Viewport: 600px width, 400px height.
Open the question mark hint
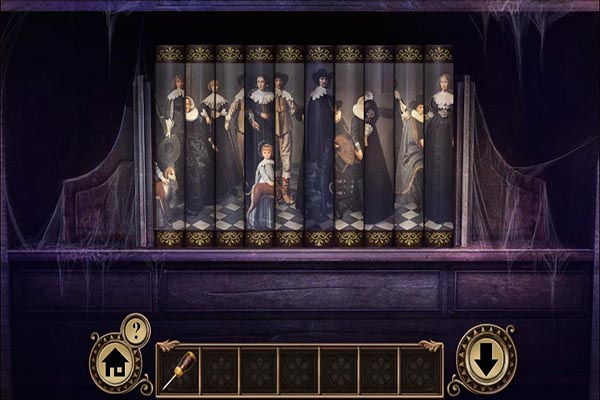[135, 327]
